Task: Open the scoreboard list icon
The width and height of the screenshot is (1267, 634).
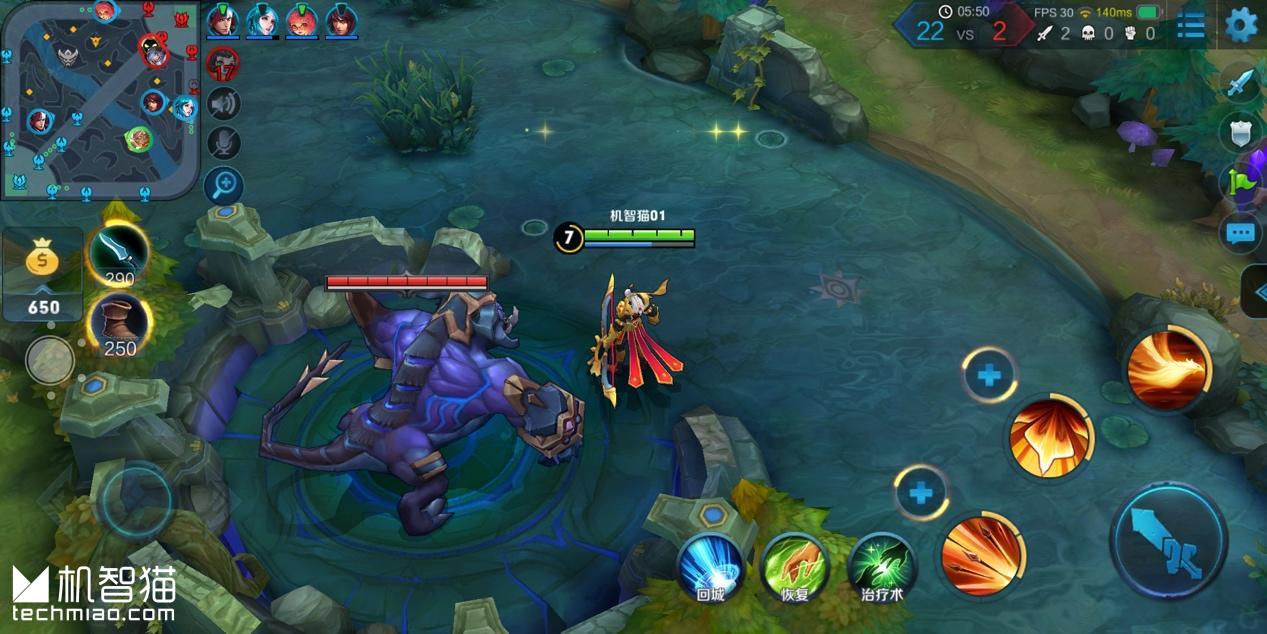Action: (1190, 25)
